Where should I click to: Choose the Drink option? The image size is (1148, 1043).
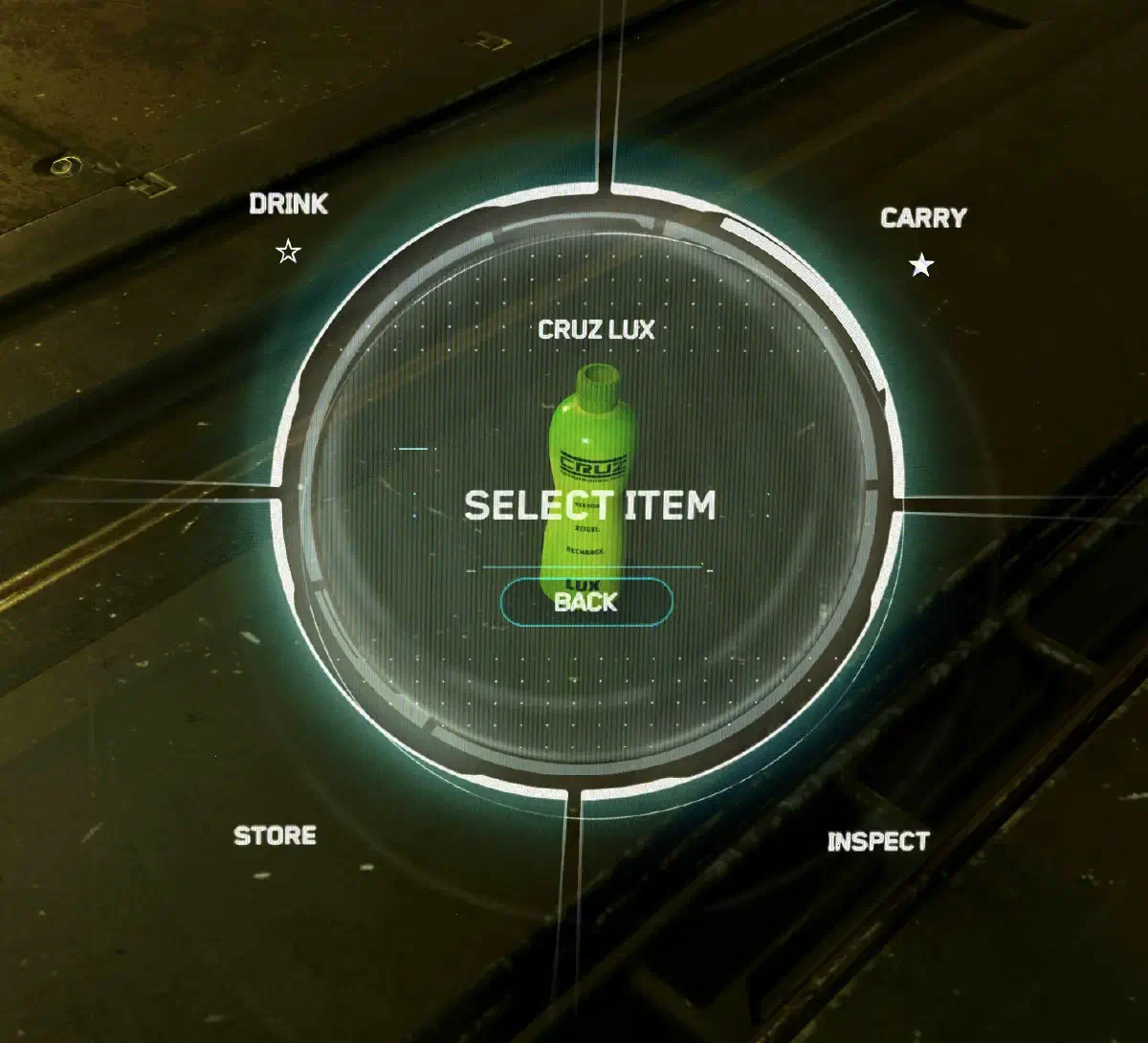288,204
